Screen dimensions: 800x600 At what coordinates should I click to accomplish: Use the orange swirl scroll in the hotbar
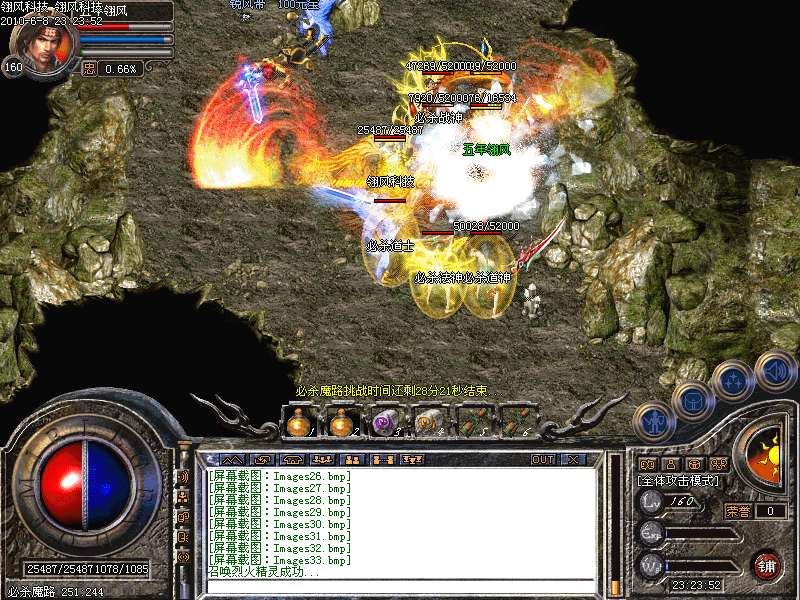pyautogui.click(x=429, y=424)
